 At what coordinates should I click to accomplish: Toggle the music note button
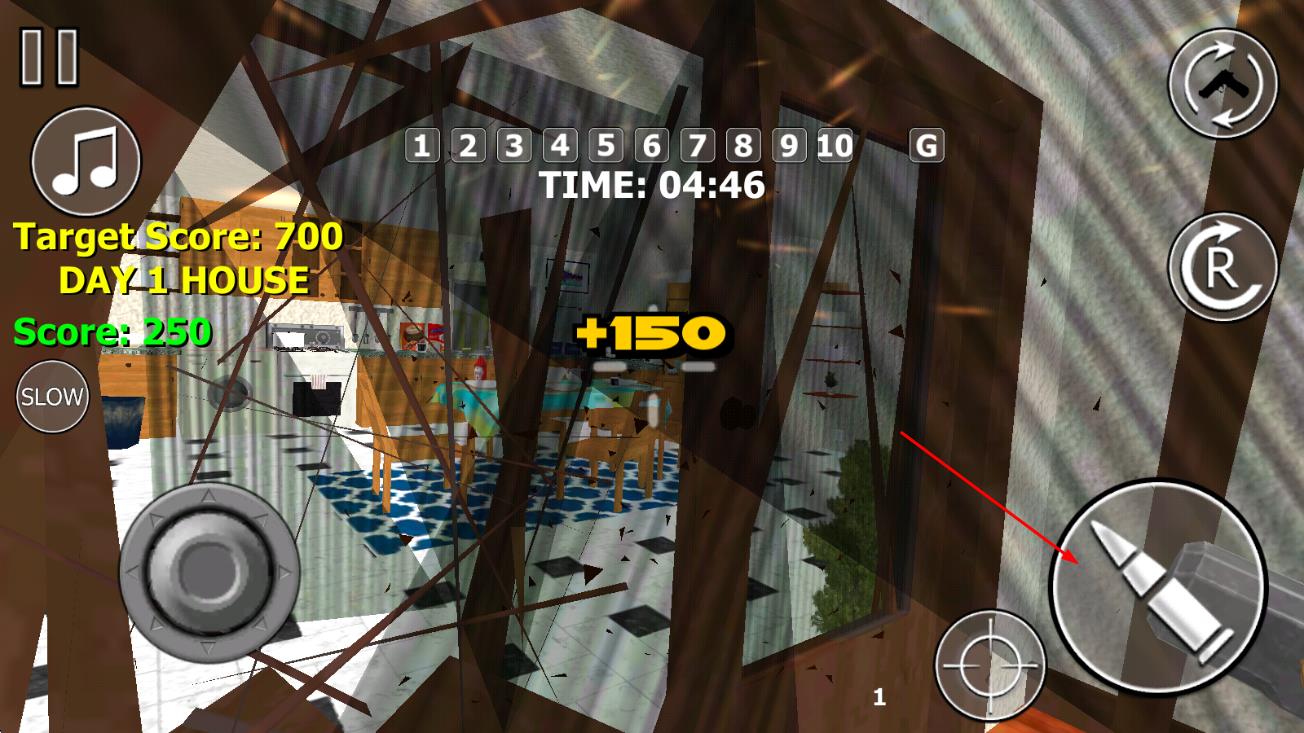tap(86, 161)
